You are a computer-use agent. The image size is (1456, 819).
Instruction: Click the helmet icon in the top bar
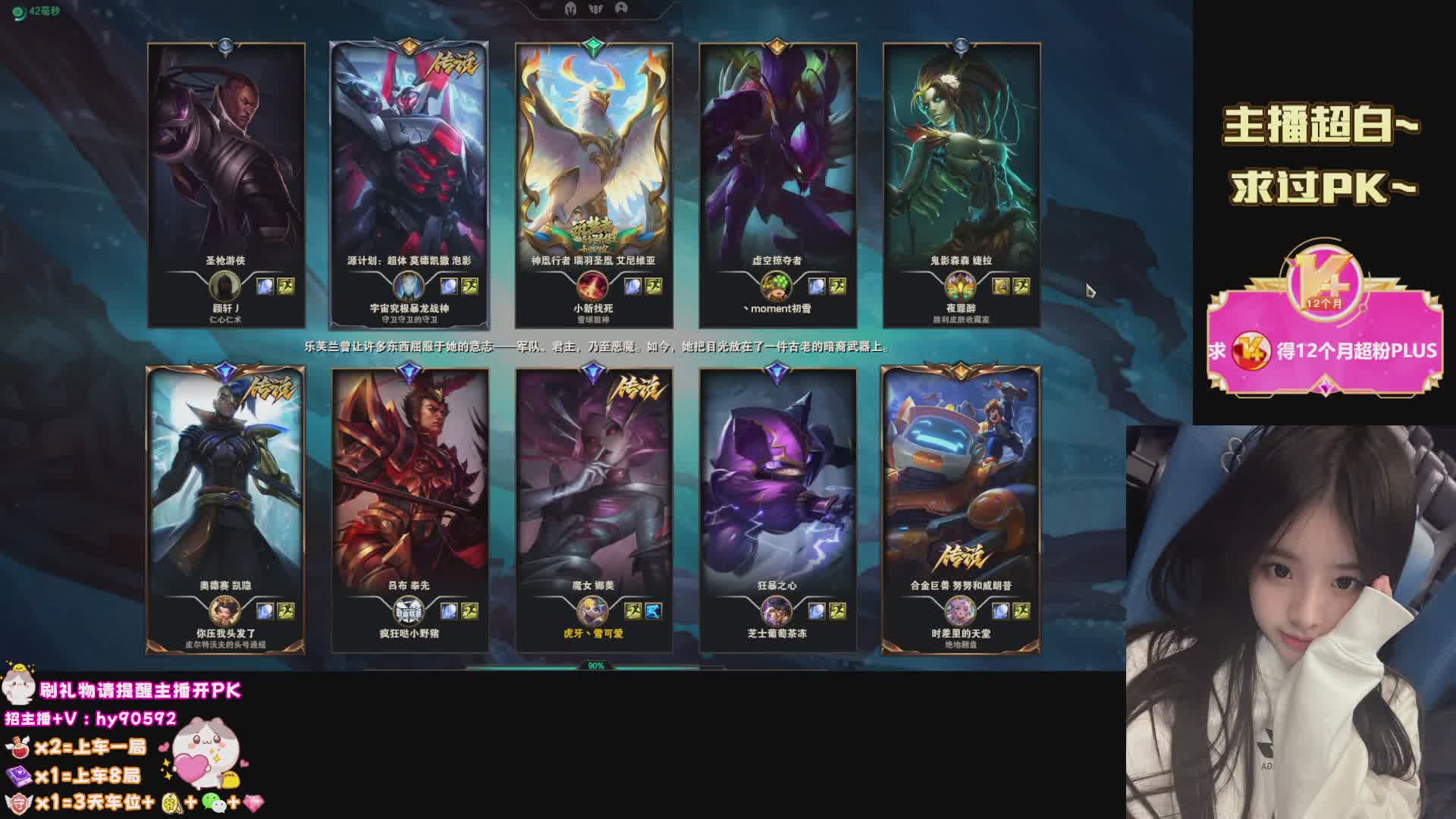click(570, 8)
